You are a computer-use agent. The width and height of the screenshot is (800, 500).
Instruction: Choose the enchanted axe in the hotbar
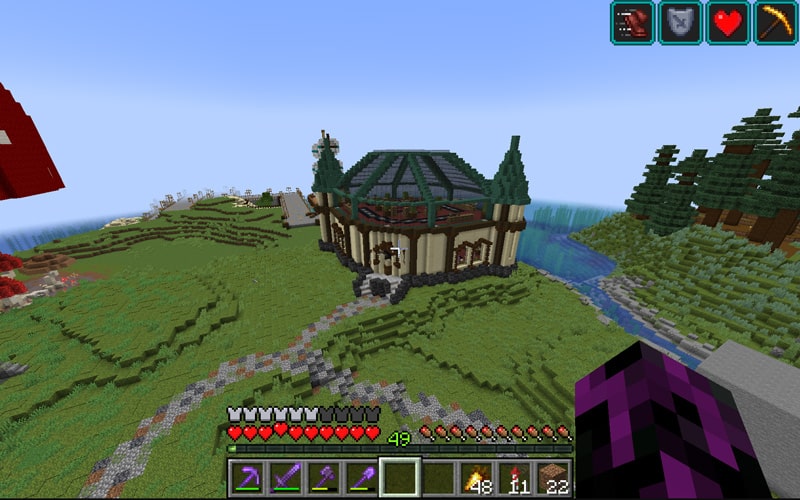323,477
